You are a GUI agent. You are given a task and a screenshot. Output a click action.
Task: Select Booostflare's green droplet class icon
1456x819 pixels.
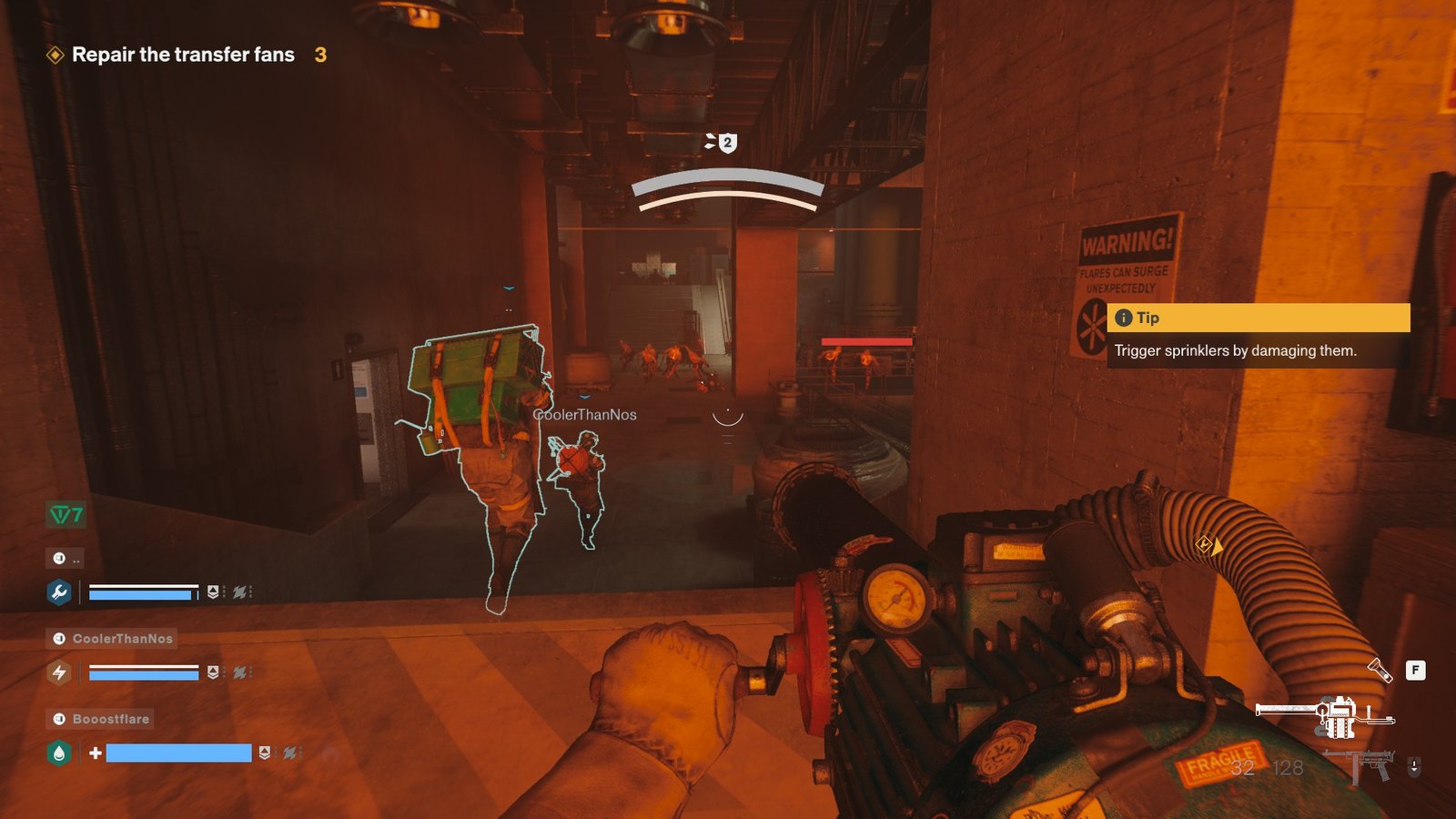(58, 753)
